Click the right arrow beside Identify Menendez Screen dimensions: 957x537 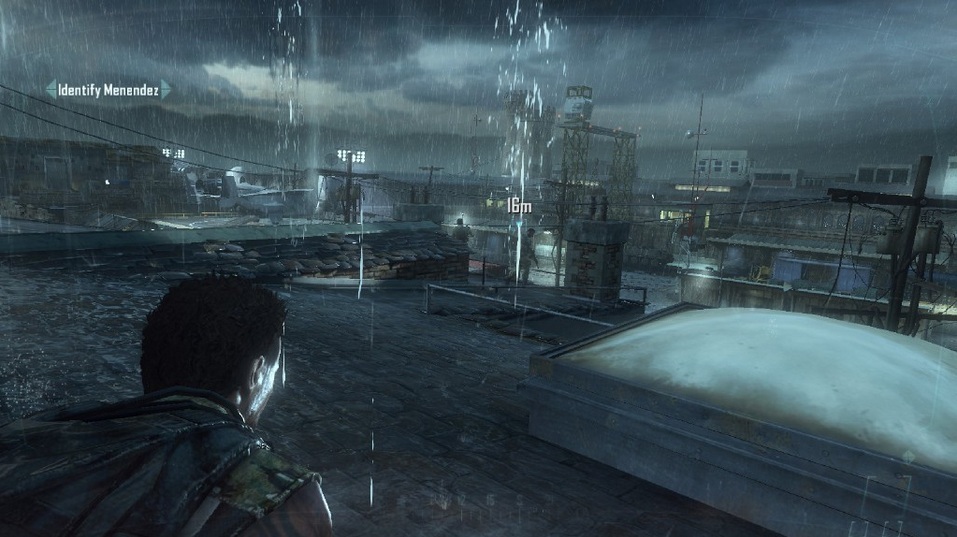coord(167,90)
